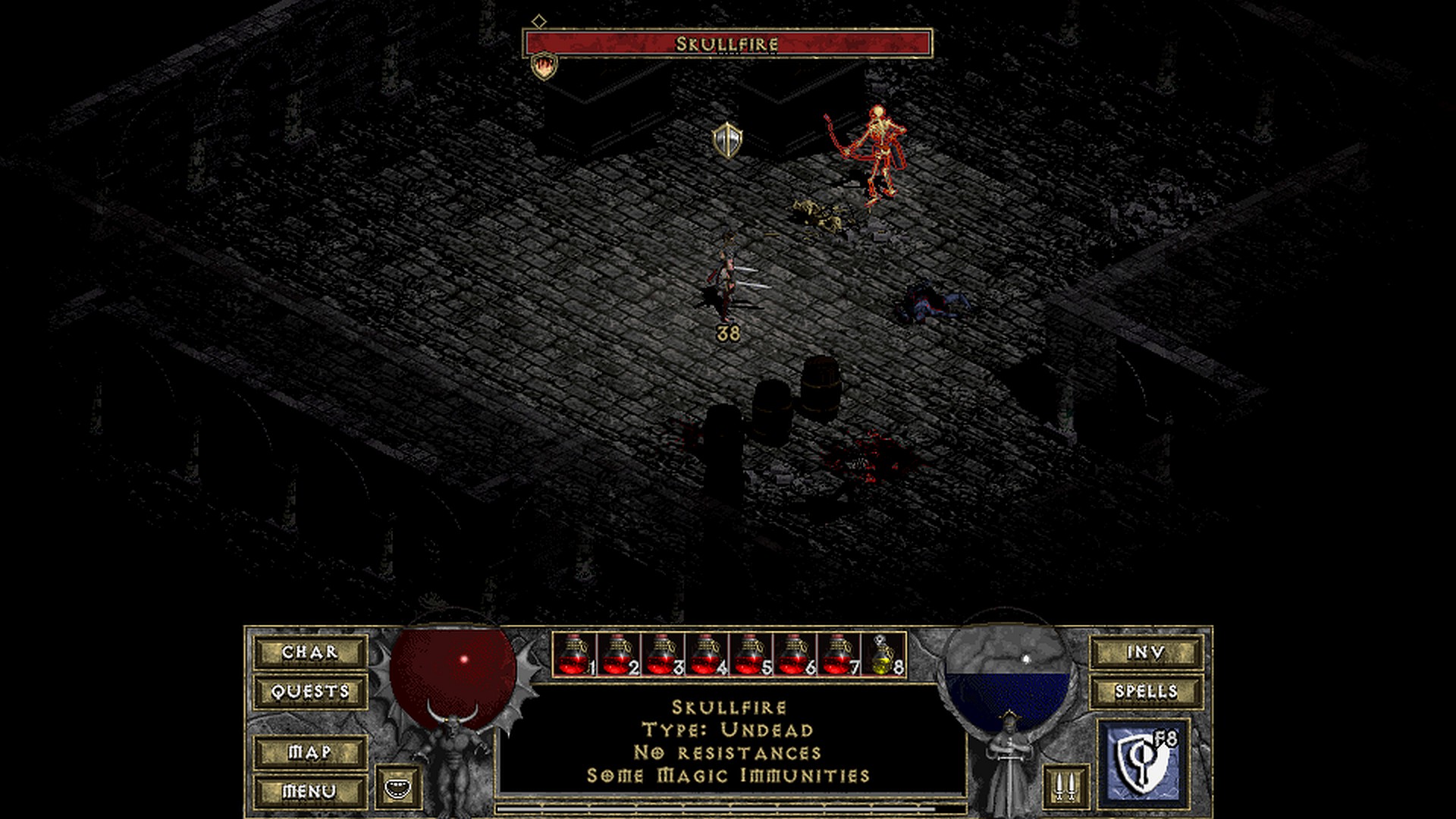Open the INV inventory panel

1146,652
